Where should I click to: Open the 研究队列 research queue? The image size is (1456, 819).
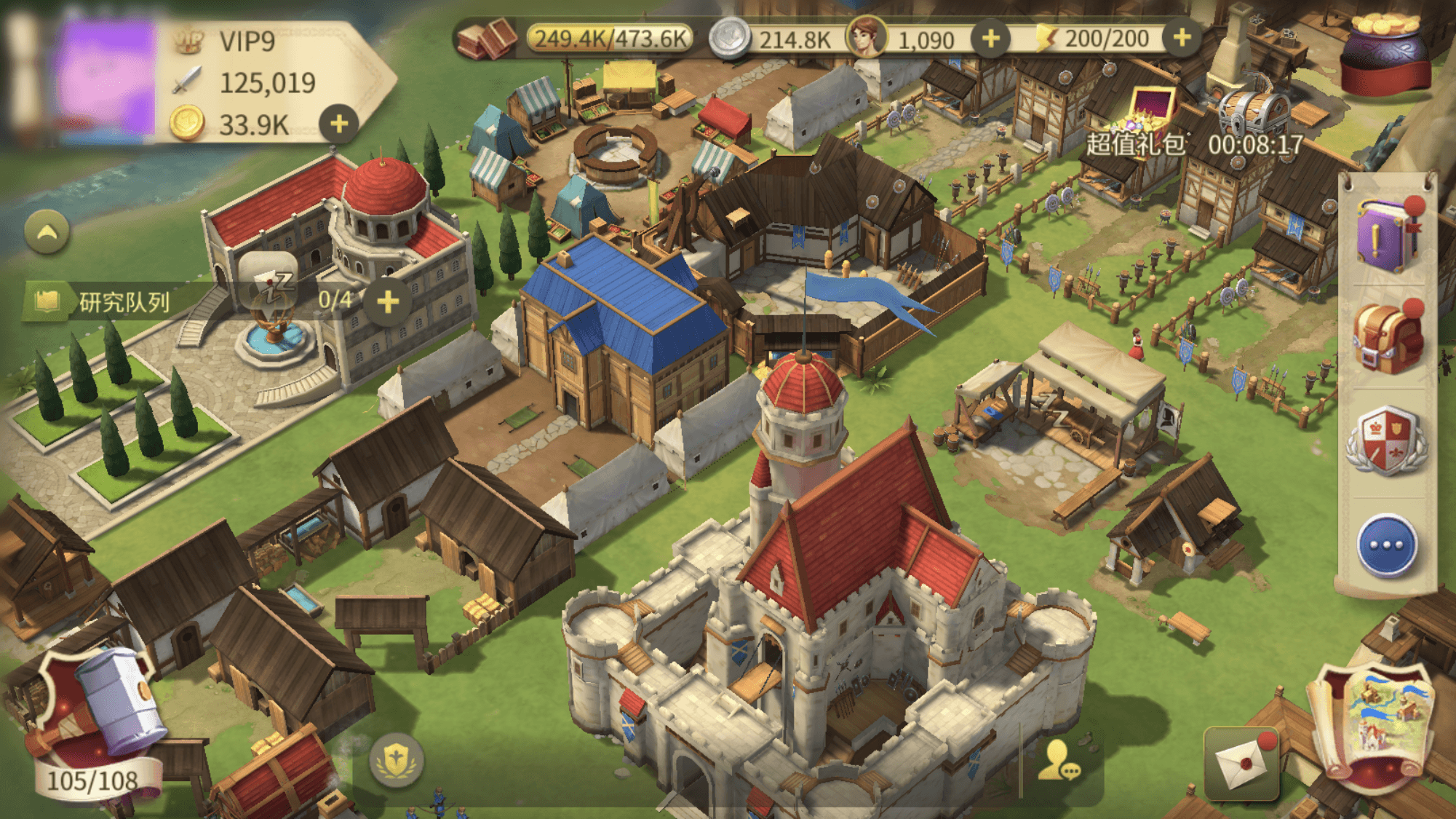pos(124,302)
